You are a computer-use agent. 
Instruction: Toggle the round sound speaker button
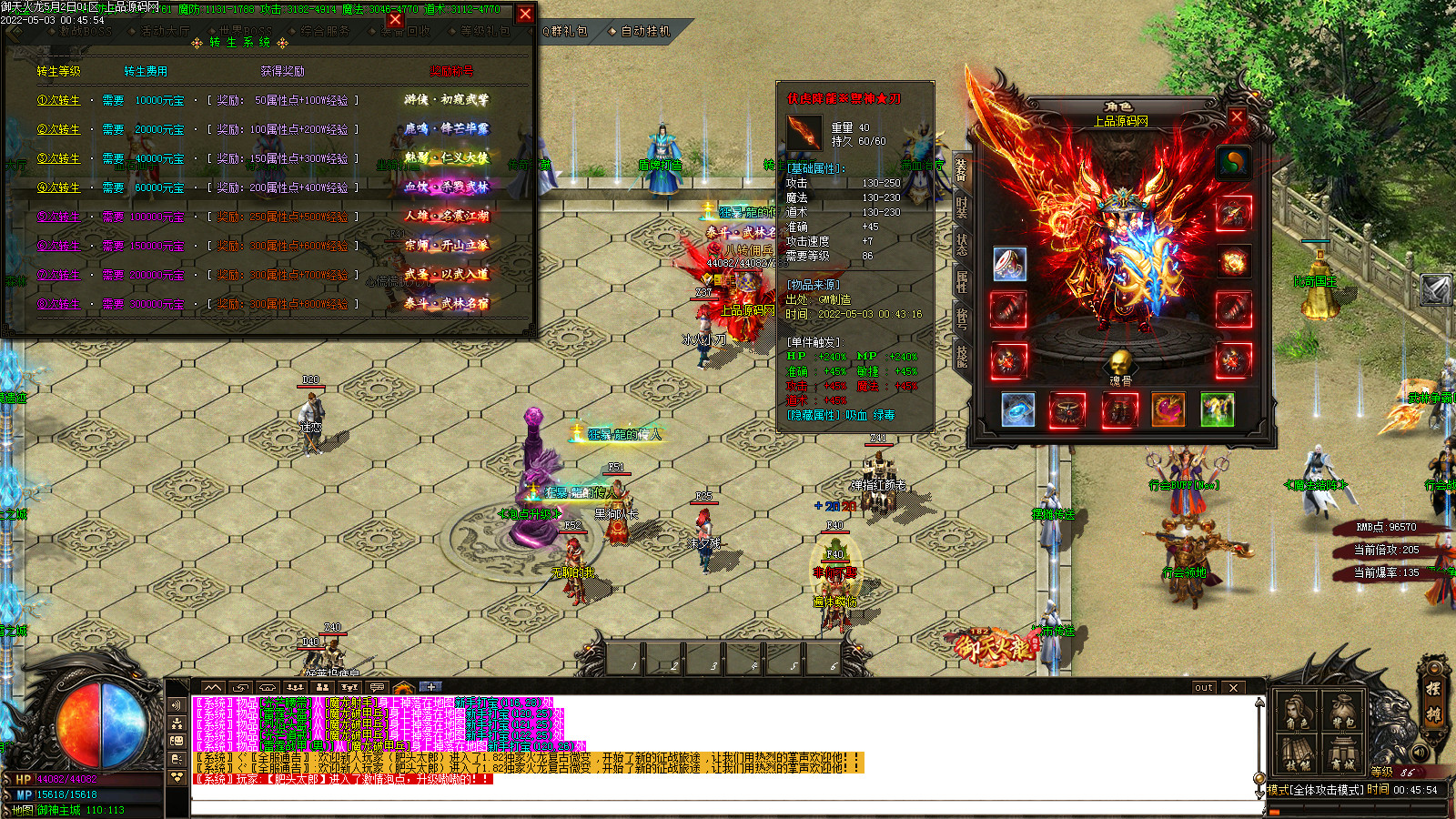1420,753
